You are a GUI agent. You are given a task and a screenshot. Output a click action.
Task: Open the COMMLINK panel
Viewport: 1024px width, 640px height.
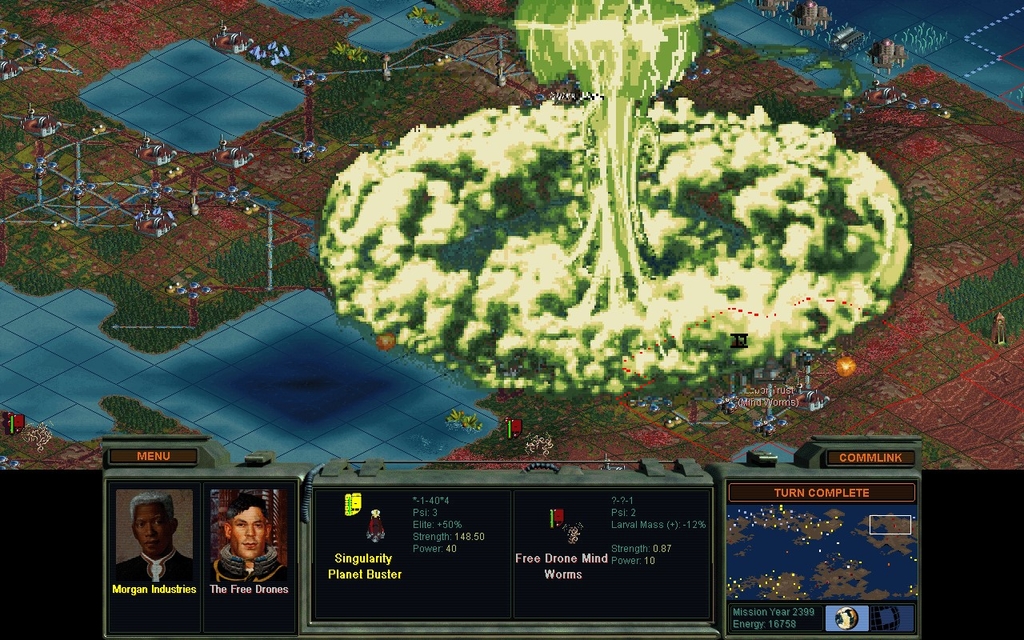pyautogui.click(x=869, y=457)
